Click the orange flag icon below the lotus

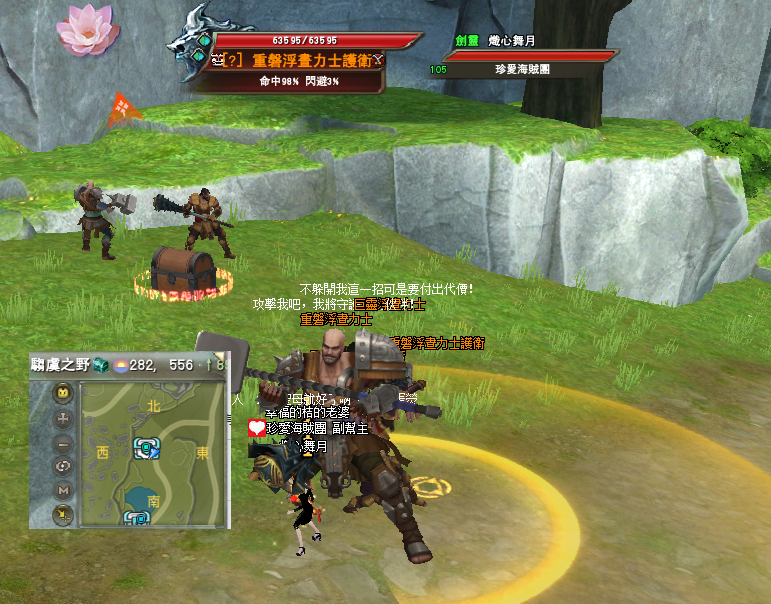coord(122,108)
